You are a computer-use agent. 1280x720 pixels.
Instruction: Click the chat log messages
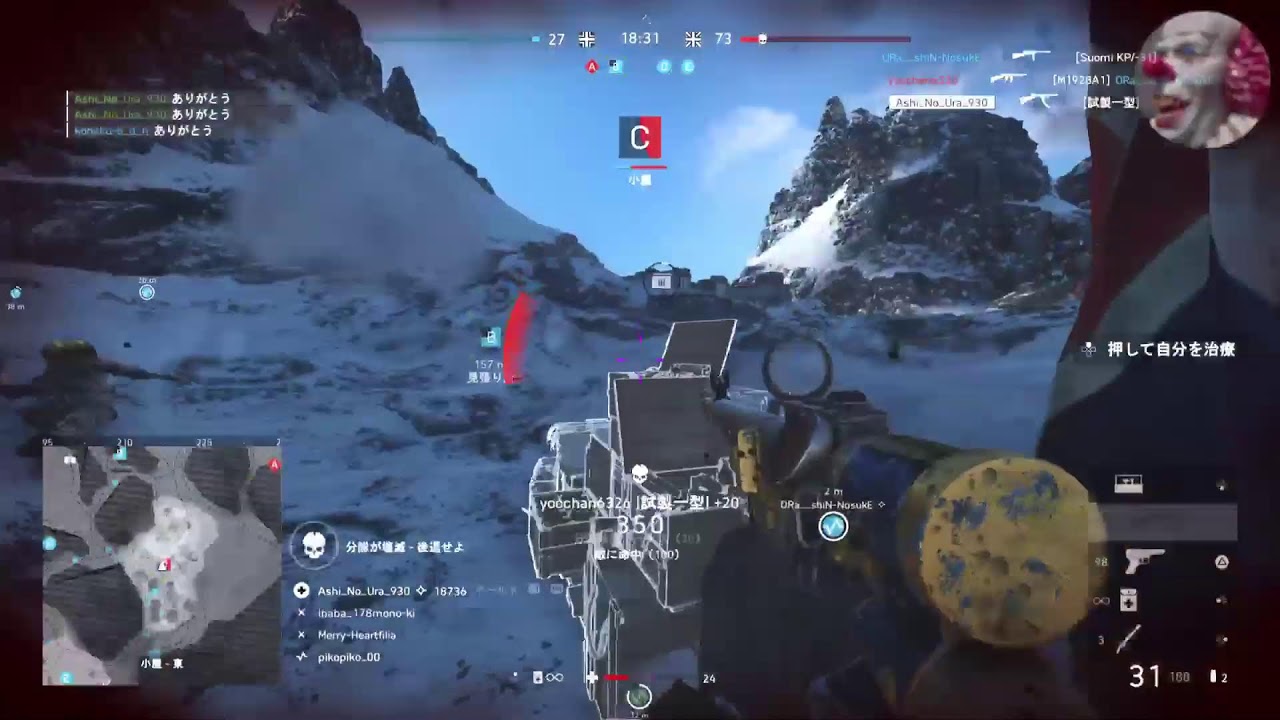(x=150, y=114)
